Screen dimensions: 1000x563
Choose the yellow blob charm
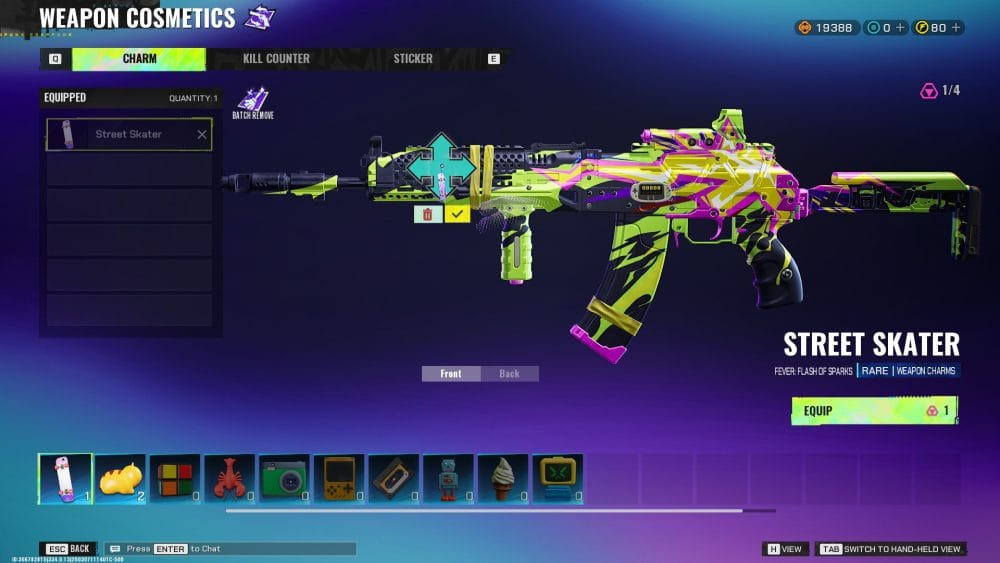120,478
